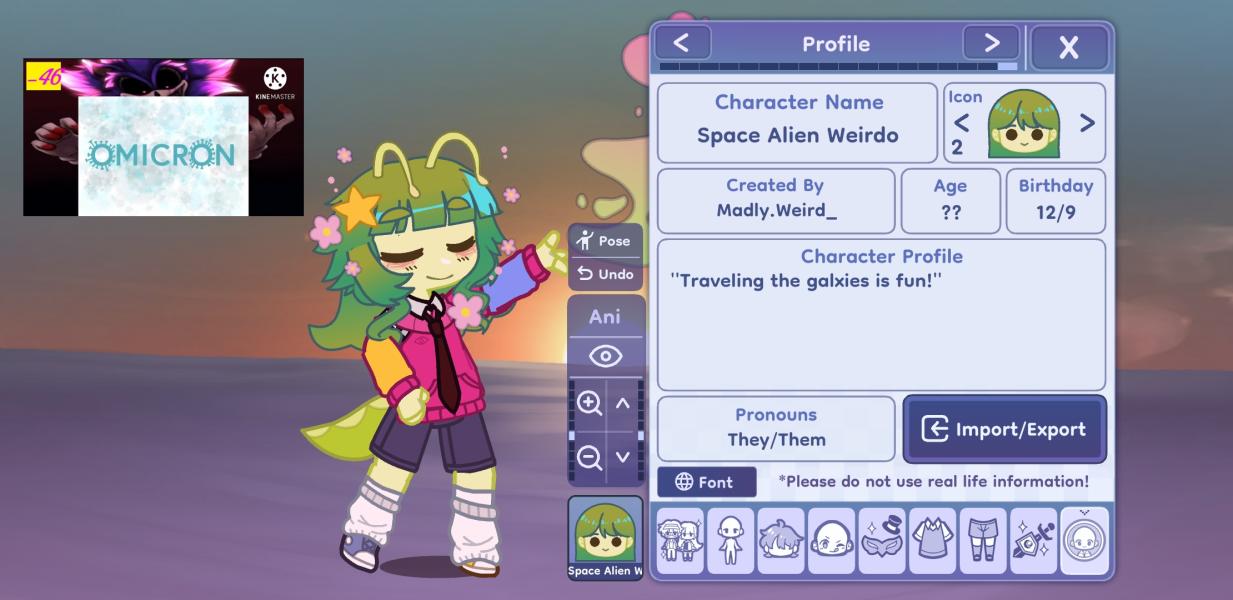Open the Font selector
The image size is (1233, 600).
coord(706,482)
